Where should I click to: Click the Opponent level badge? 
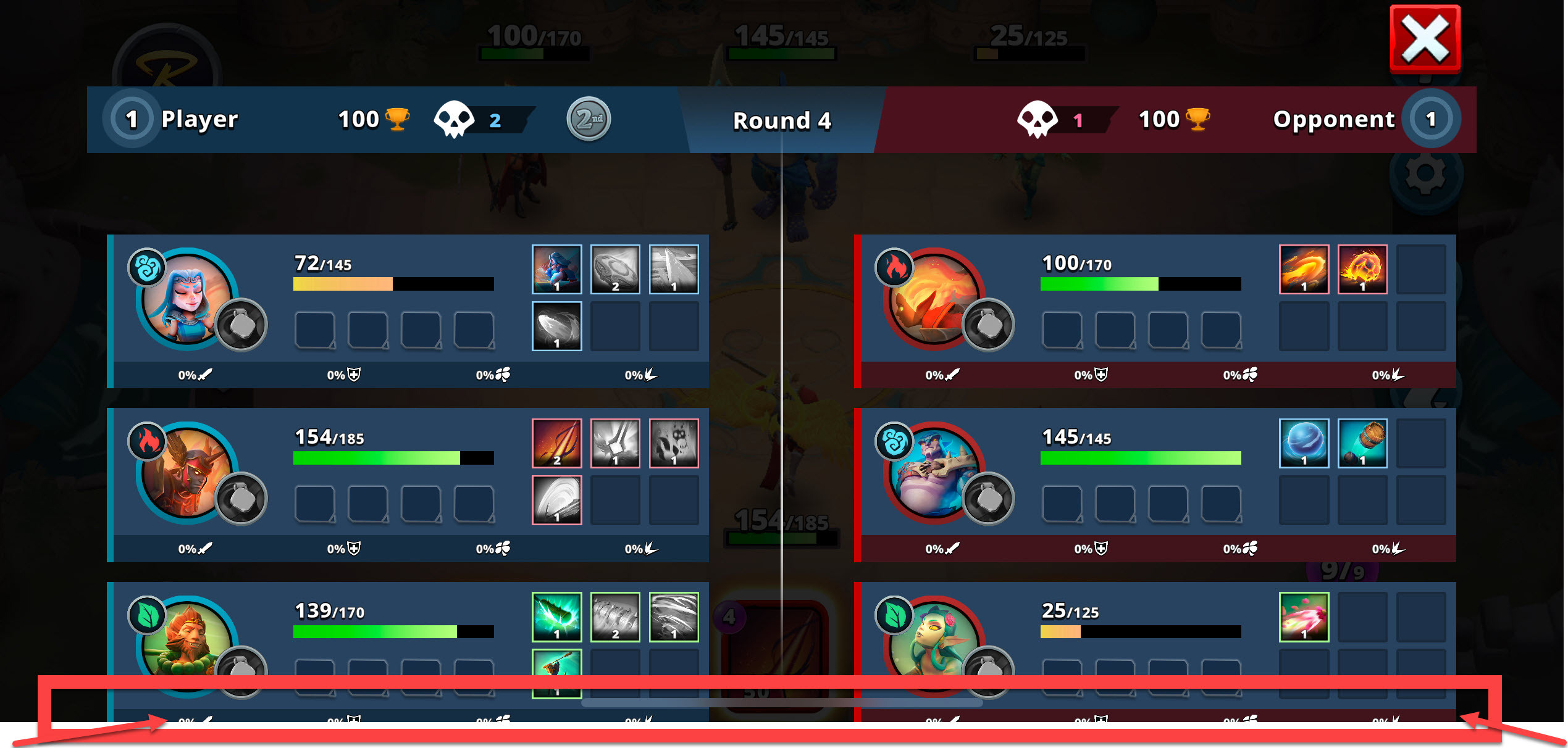click(x=1431, y=119)
